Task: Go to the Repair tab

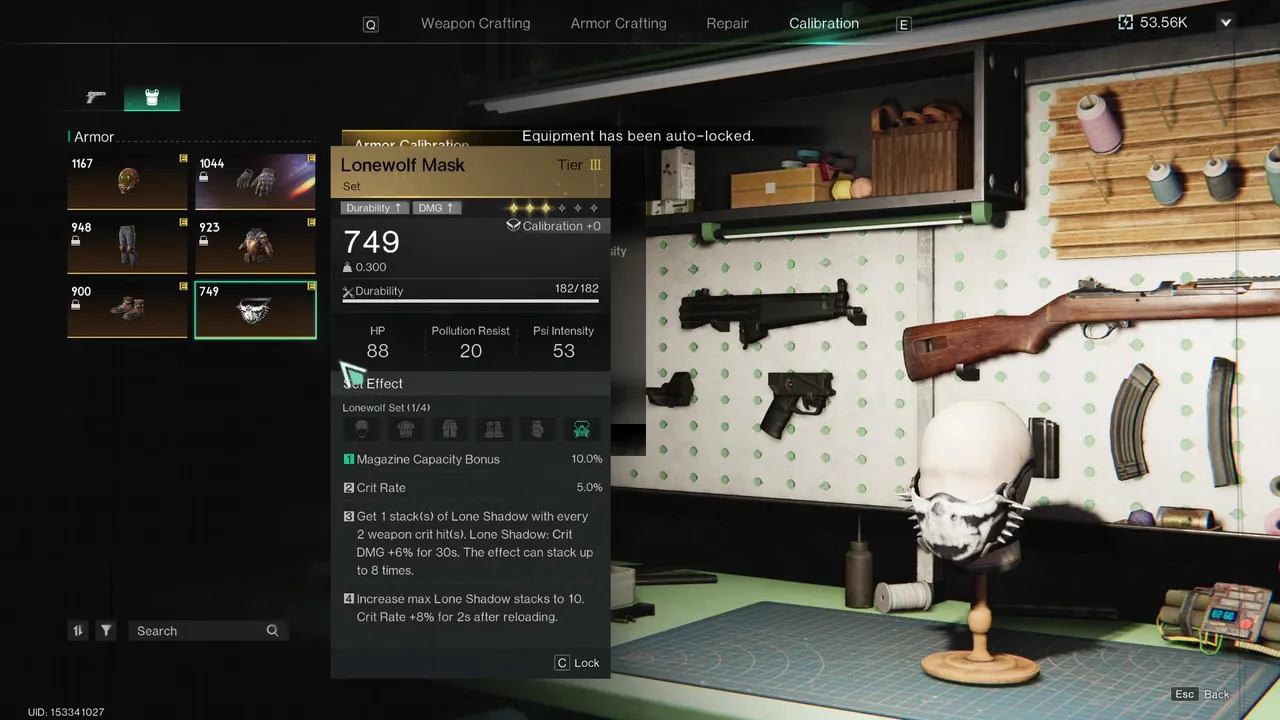Action: click(727, 23)
